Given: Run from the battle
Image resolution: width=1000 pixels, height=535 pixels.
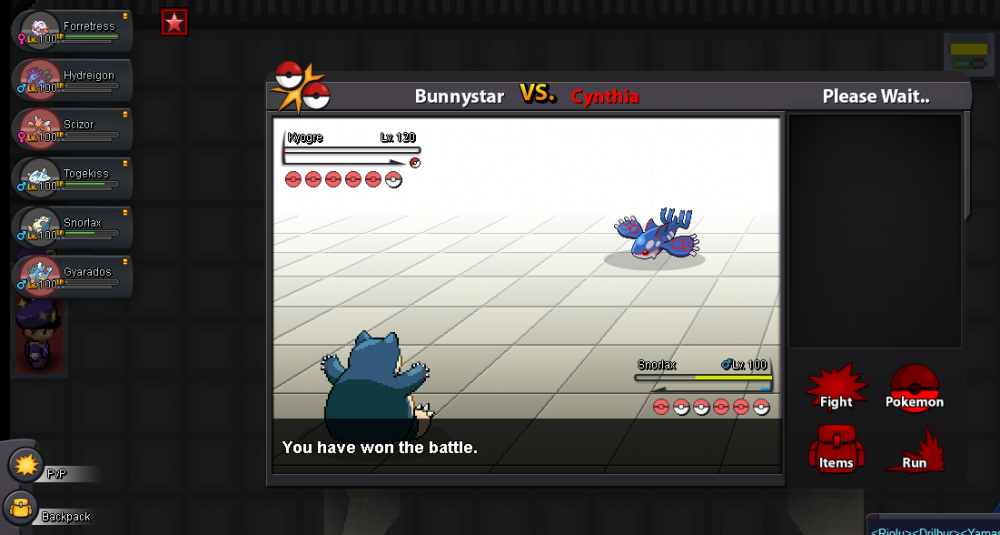Looking at the screenshot, I should tap(914, 450).
